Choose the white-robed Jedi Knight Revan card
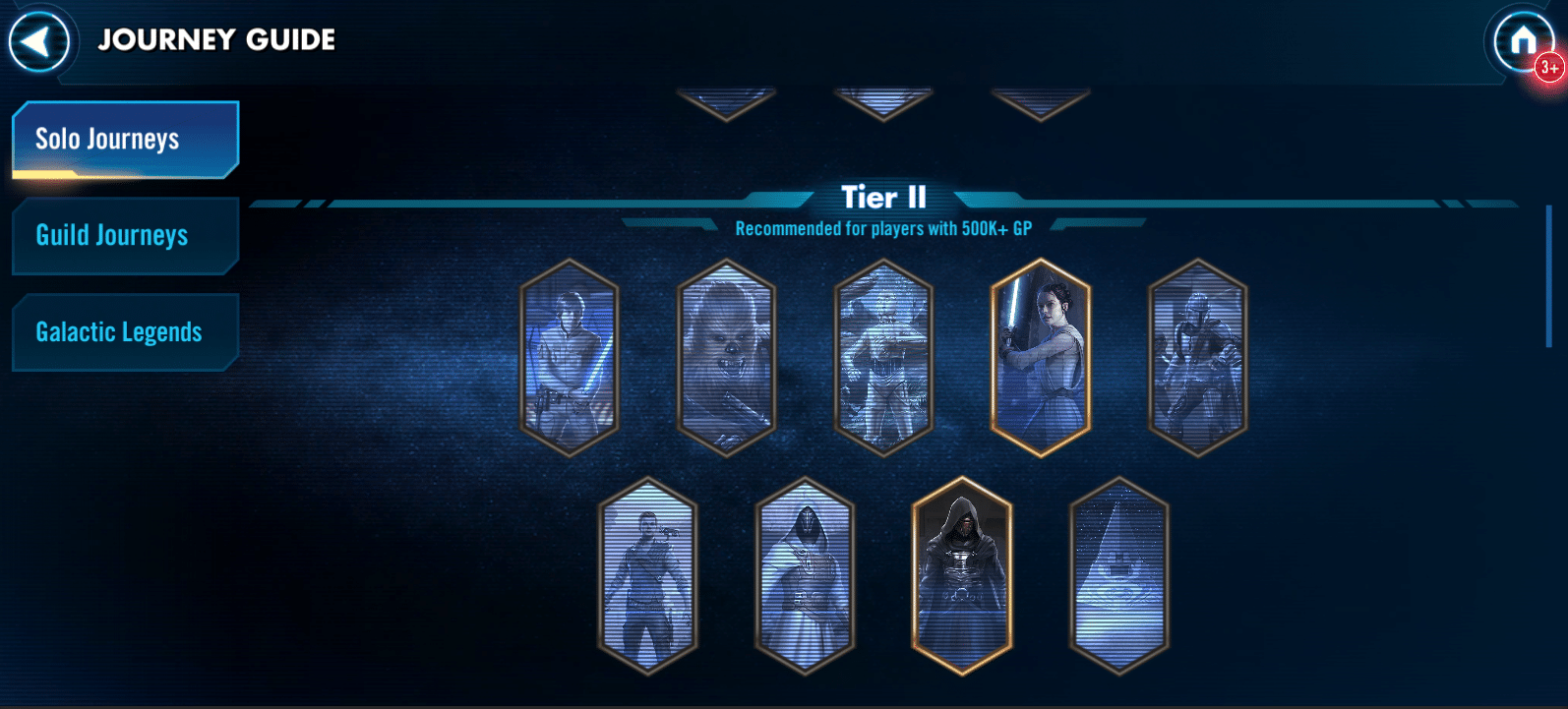The width and height of the screenshot is (1568, 709). coord(805,576)
